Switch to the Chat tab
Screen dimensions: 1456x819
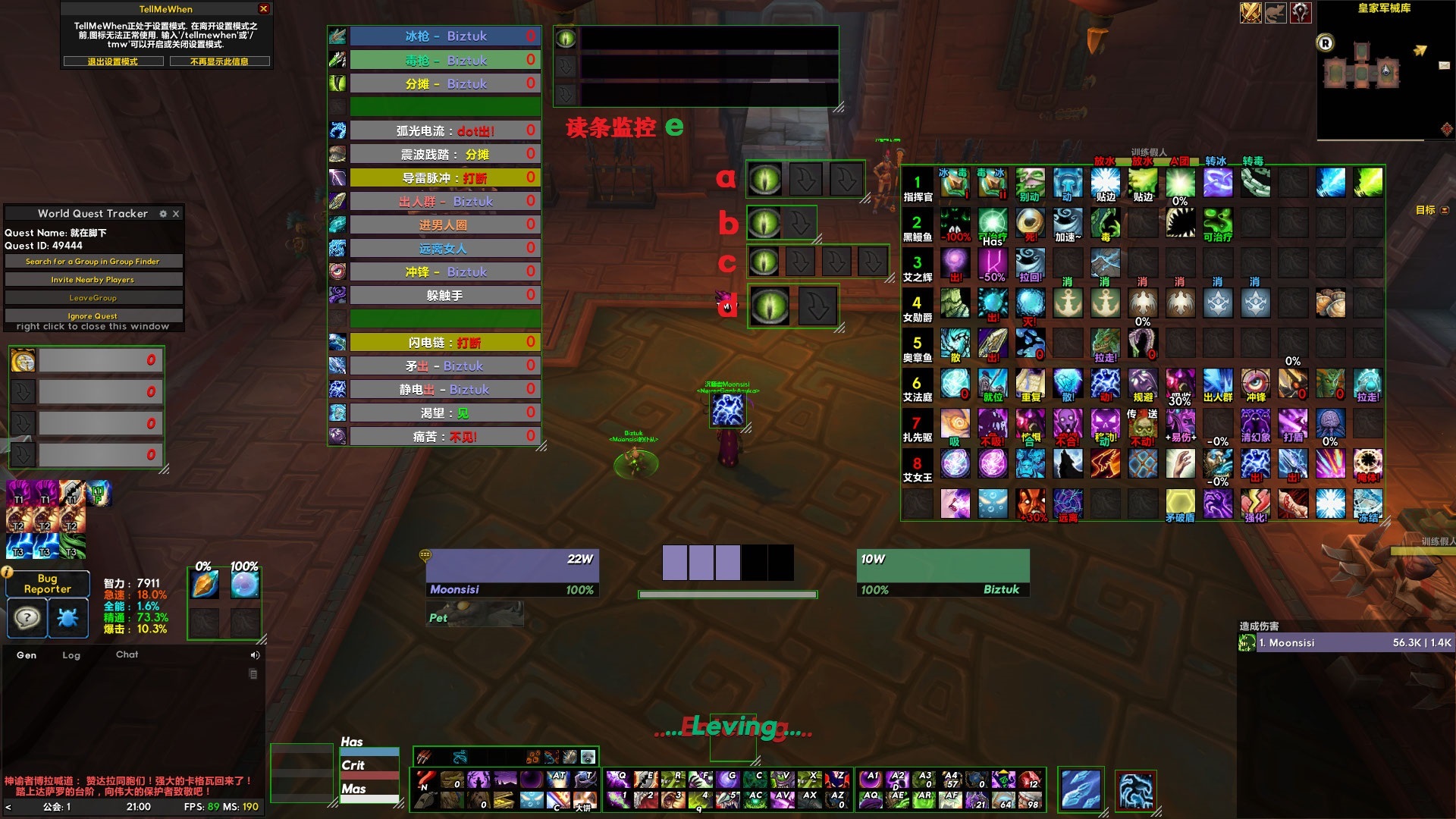(127, 654)
